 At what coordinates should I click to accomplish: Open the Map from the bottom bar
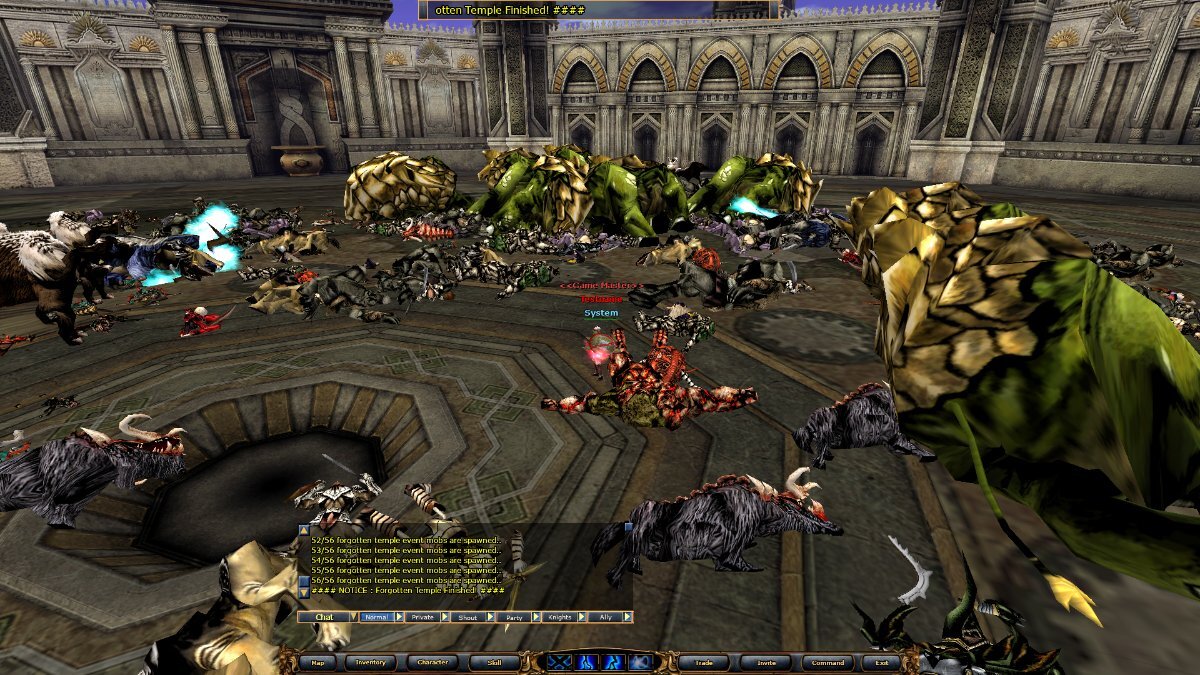[317, 662]
